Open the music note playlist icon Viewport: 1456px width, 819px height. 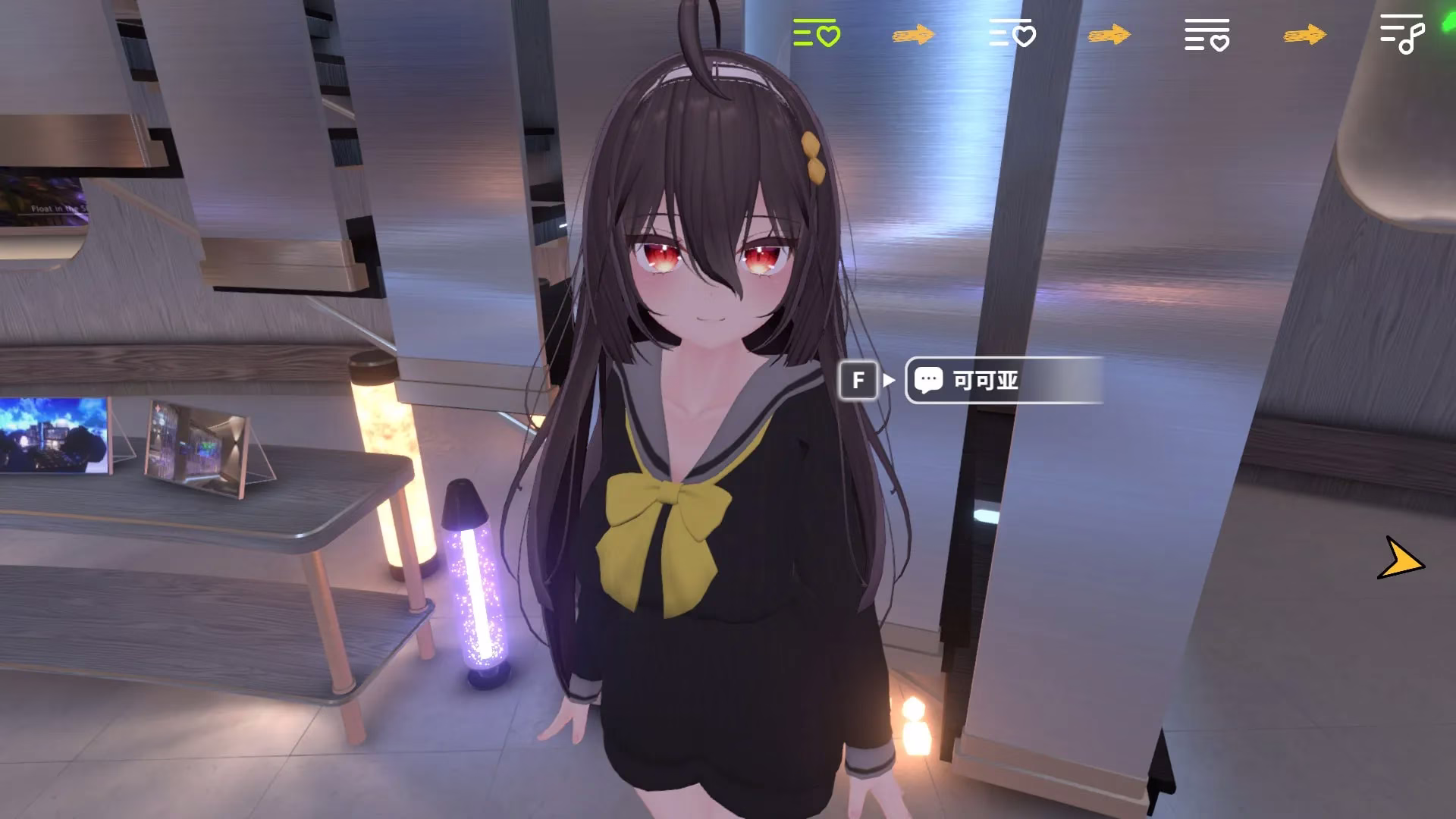pos(1401,34)
